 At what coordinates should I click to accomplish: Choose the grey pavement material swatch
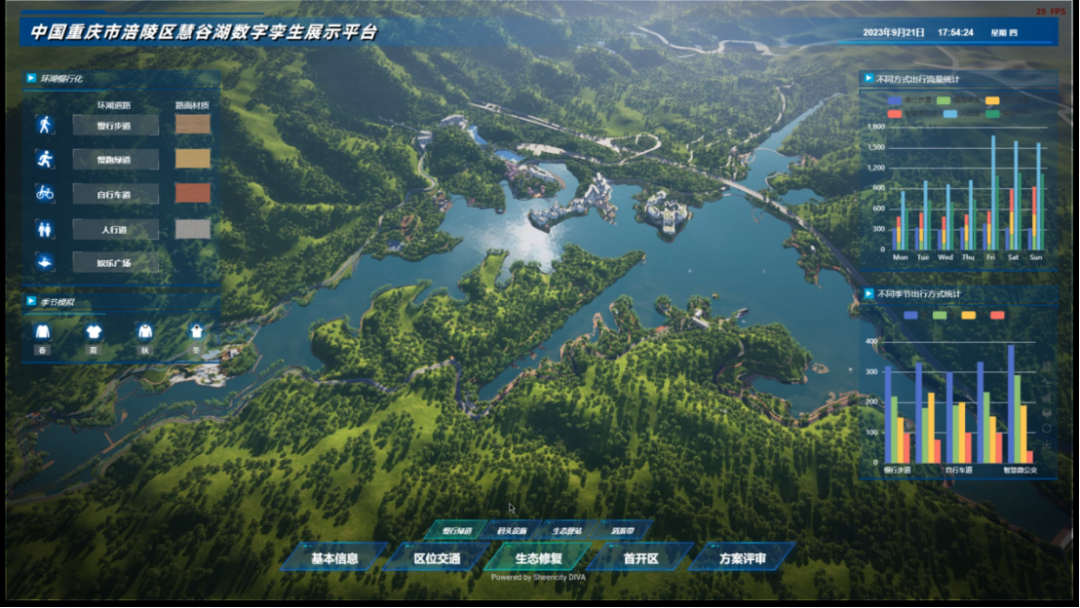(x=193, y=229)
